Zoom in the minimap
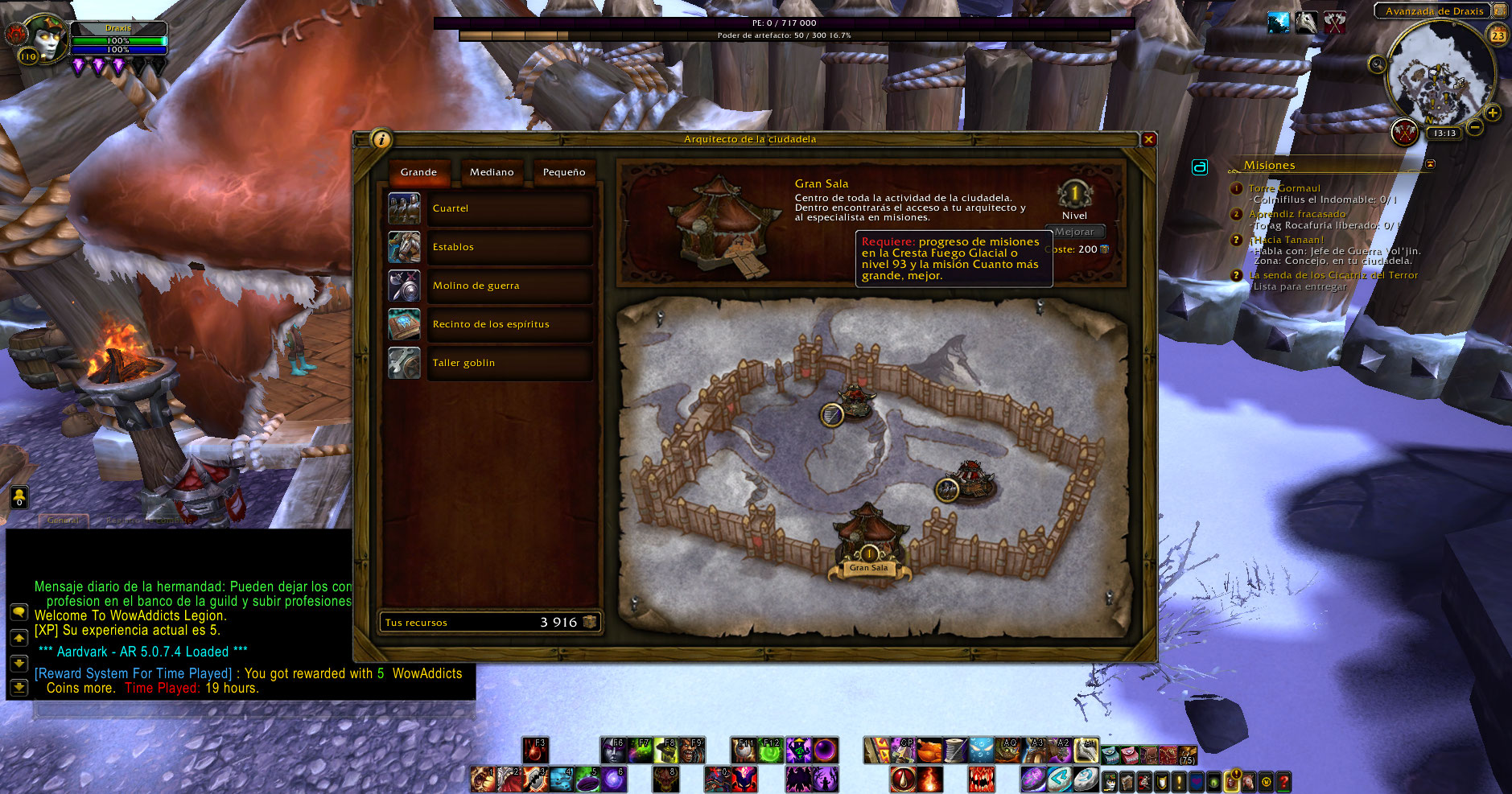This screenshot has height=794, width=1512. (1492, 113)
